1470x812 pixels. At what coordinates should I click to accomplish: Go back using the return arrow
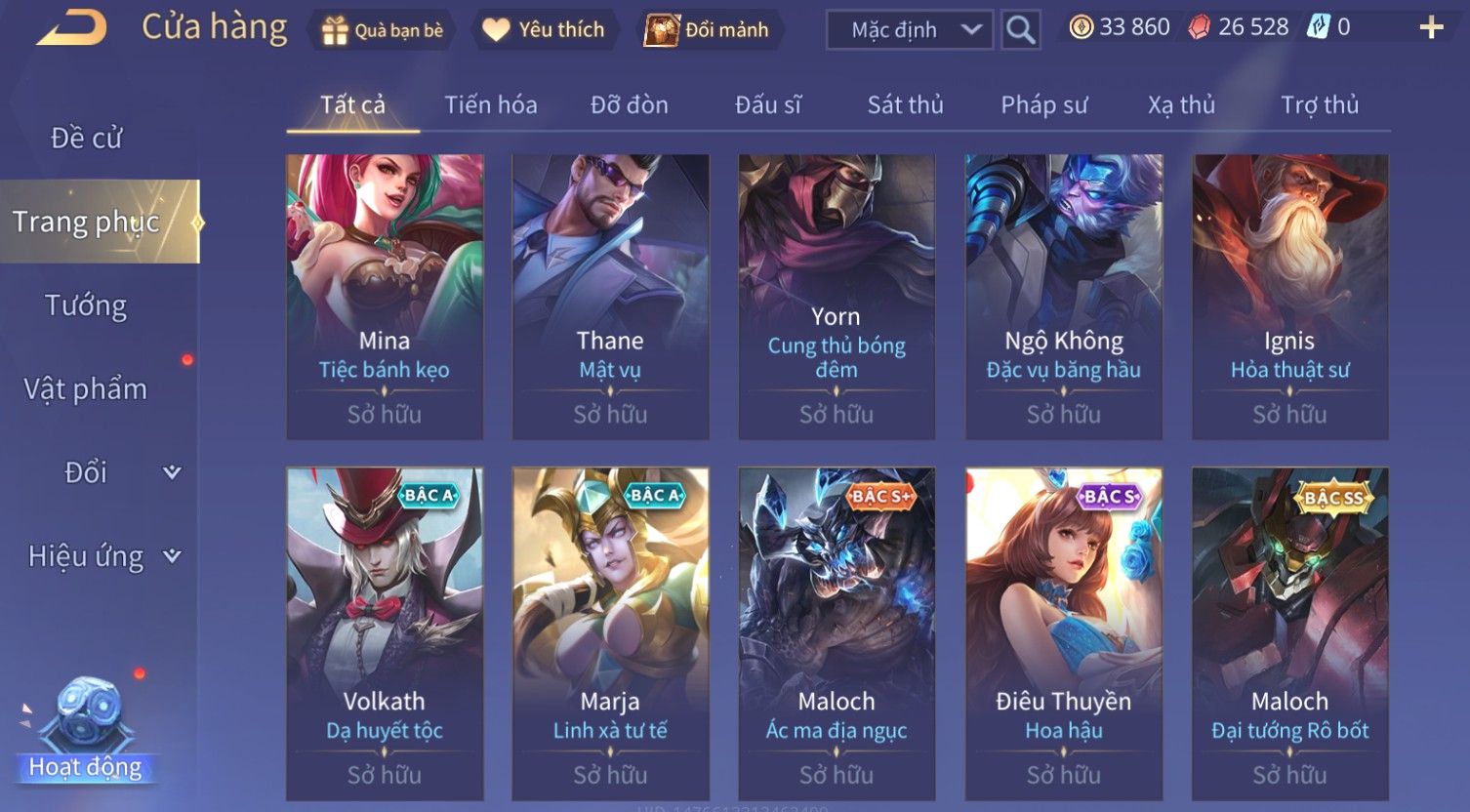click(72, 27)
